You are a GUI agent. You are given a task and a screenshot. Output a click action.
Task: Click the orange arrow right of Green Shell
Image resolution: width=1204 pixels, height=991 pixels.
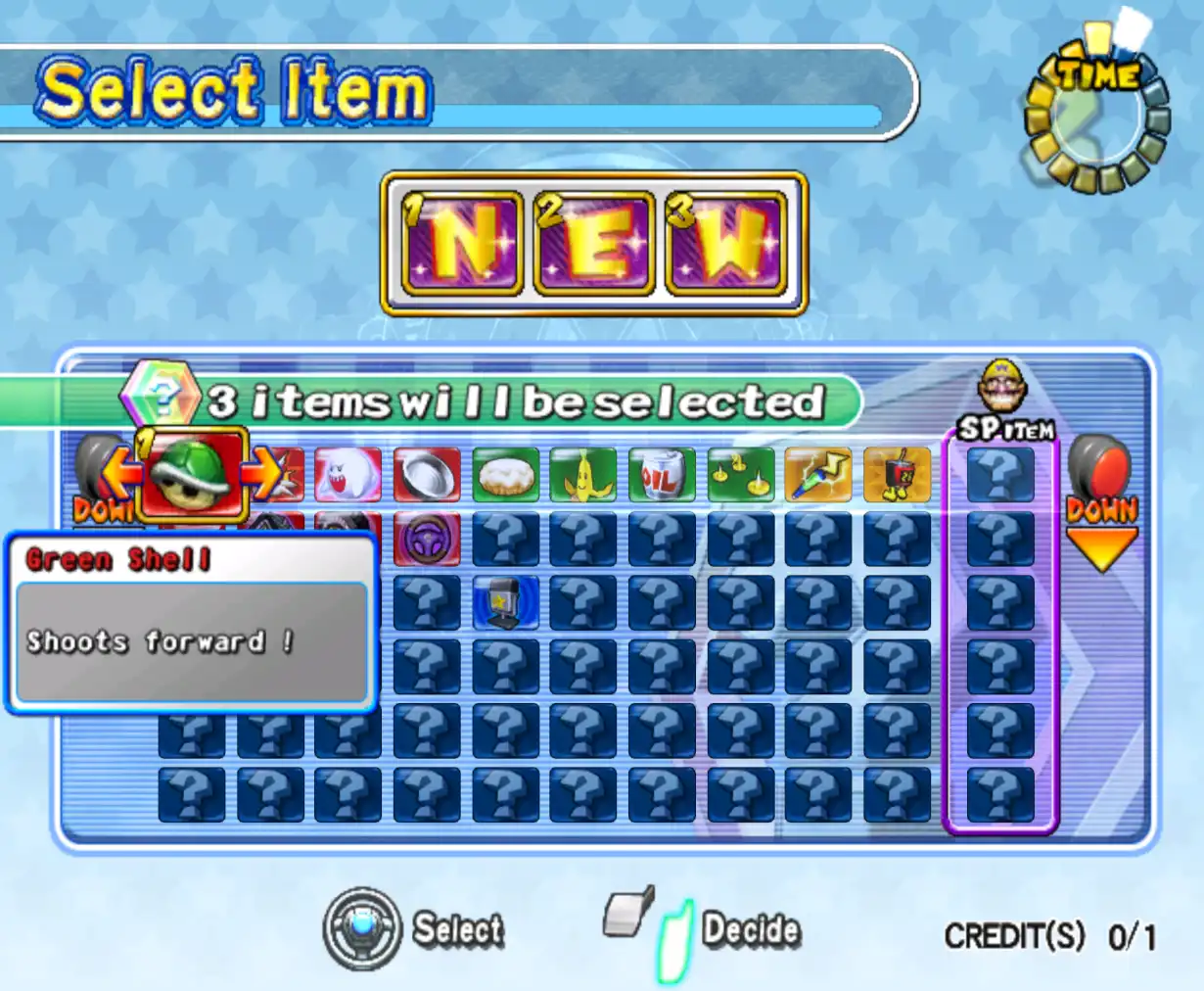click(260, 476)
